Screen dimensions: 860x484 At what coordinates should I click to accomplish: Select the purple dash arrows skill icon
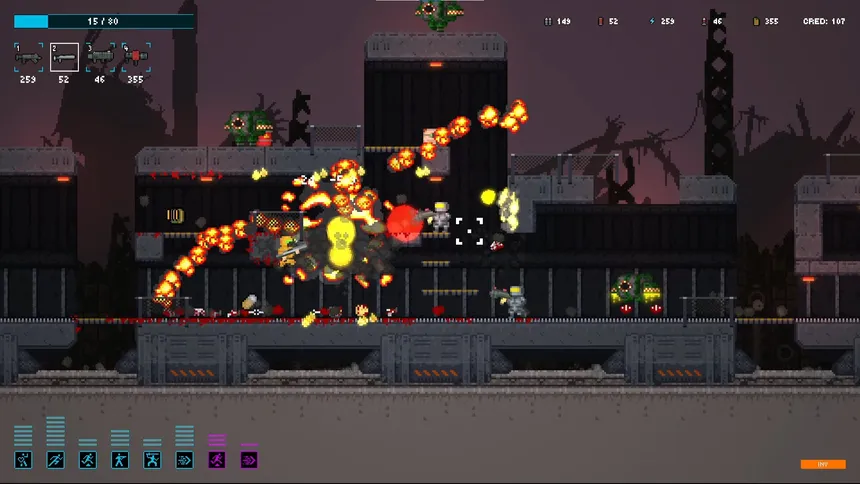click(249, 460)
